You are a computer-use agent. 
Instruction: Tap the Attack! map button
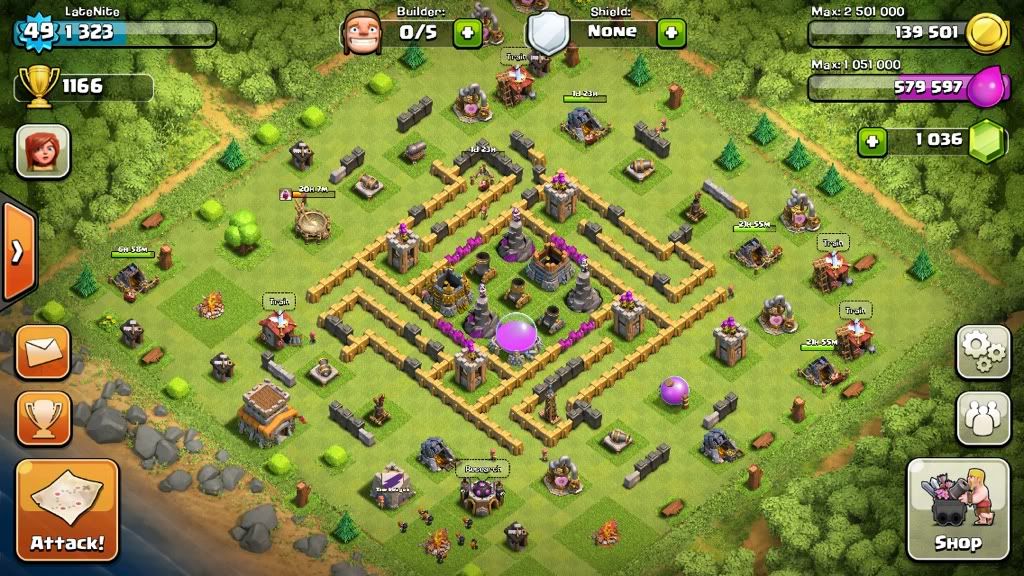click(x=66, y=510)
